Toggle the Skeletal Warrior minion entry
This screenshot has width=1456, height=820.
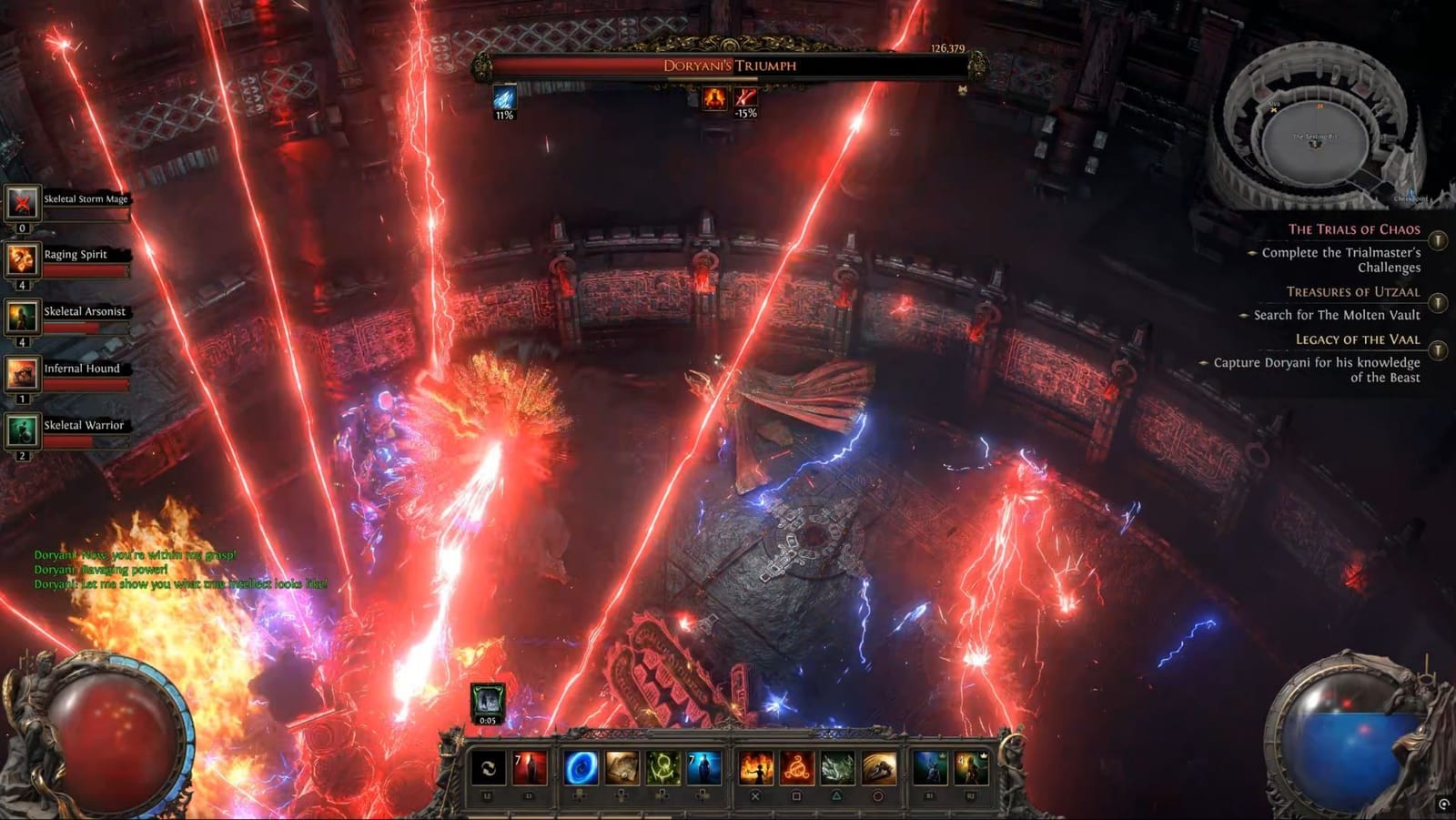click(23, 427)
